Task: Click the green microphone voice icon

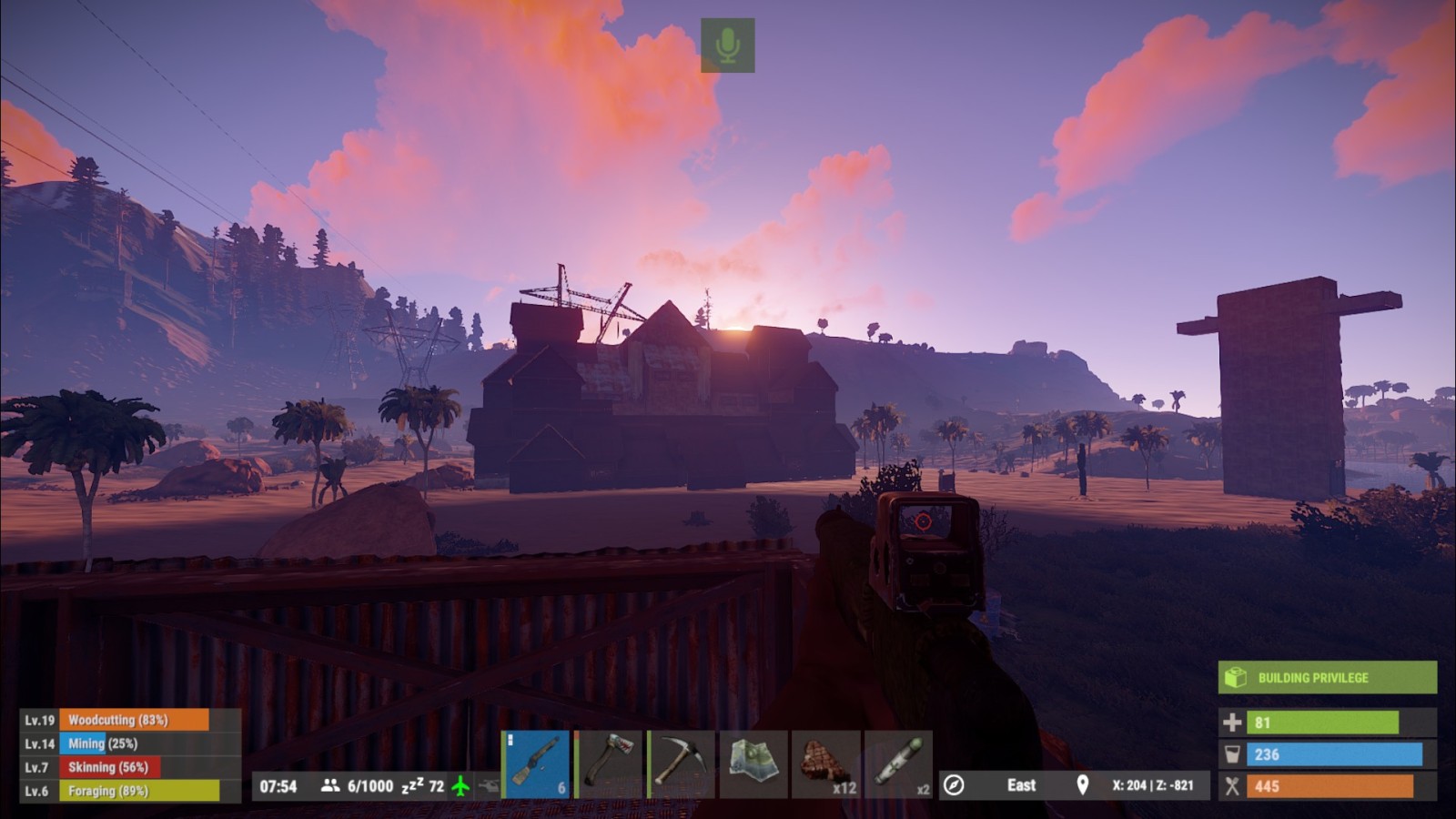Action: (727, 45)
